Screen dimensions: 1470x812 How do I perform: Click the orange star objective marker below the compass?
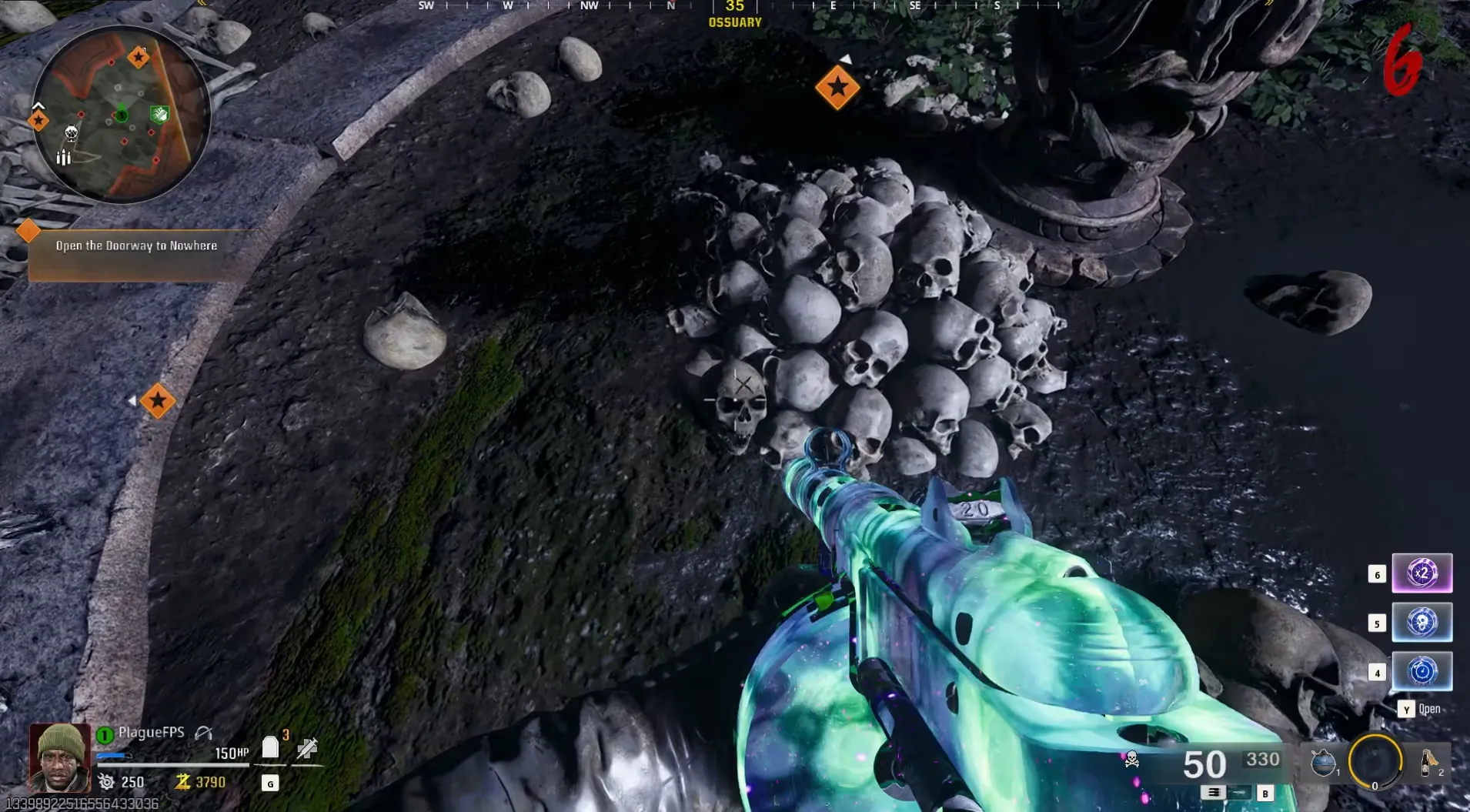point(837,88)
